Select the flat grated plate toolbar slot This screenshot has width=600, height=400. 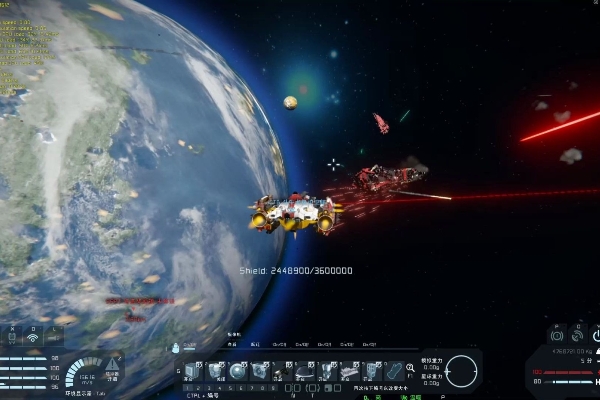pyautogui.click(x=350, y=372)
